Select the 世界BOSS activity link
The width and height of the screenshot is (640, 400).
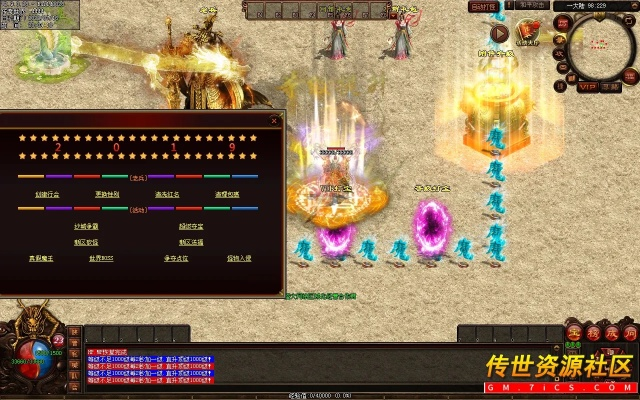[103, 258]
